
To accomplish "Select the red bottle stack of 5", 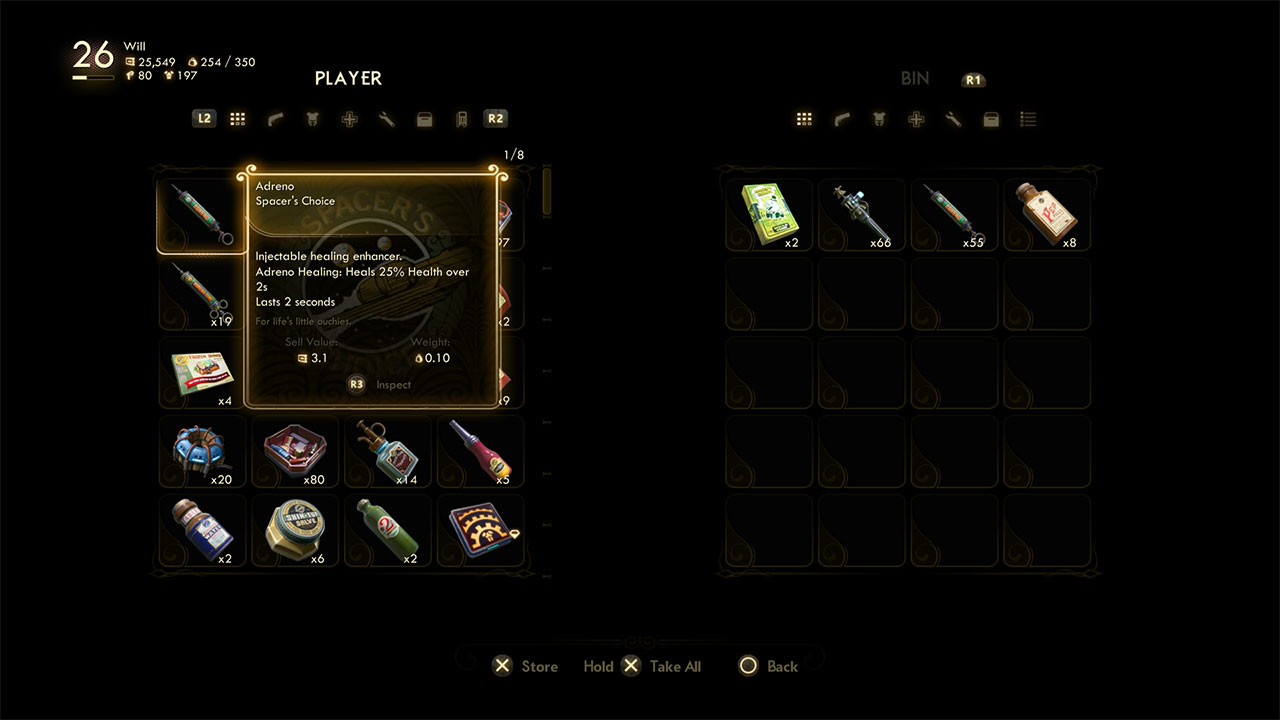I will (x=480, y=452).
